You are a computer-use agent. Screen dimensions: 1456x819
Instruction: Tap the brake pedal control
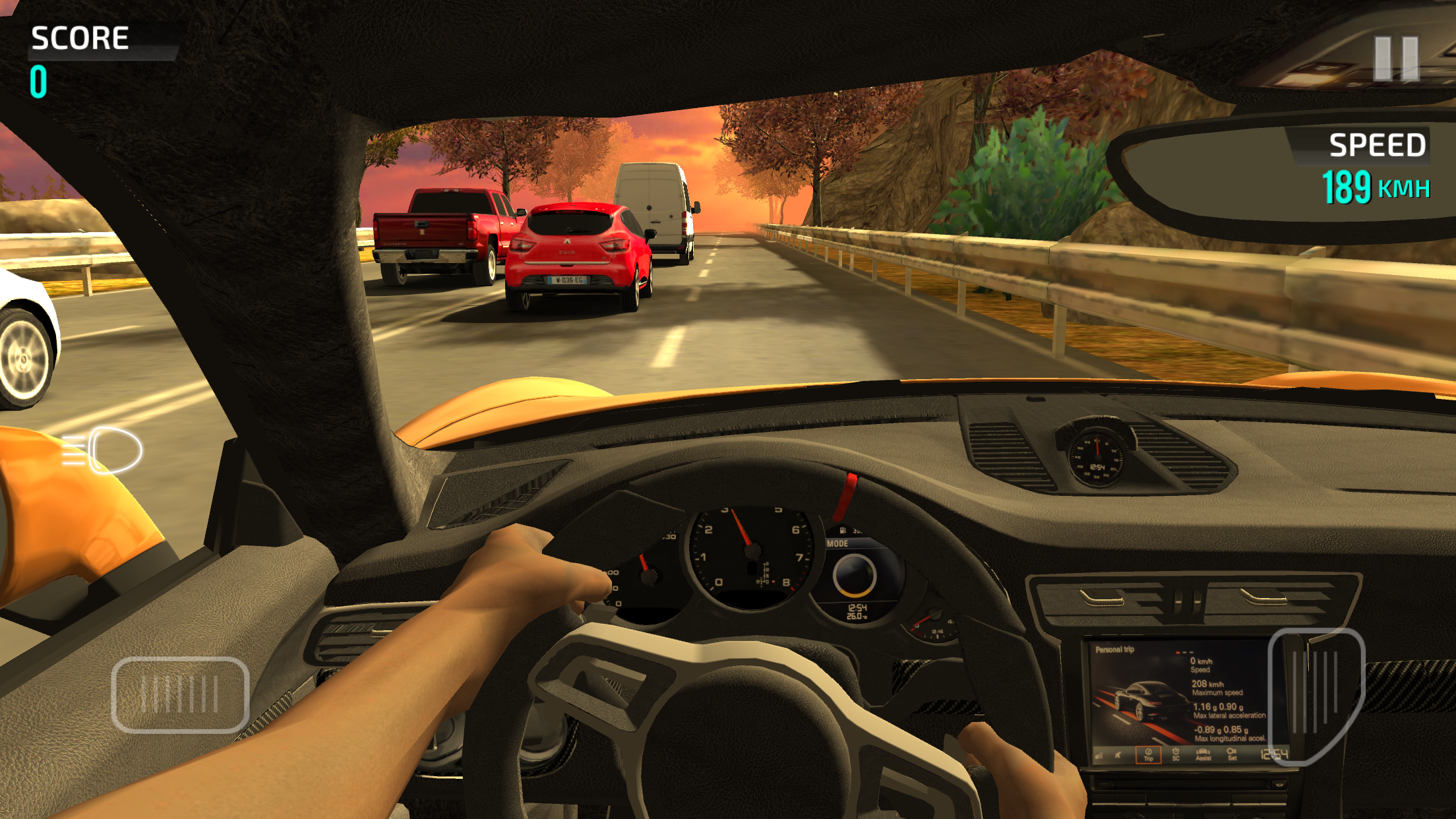180,694
